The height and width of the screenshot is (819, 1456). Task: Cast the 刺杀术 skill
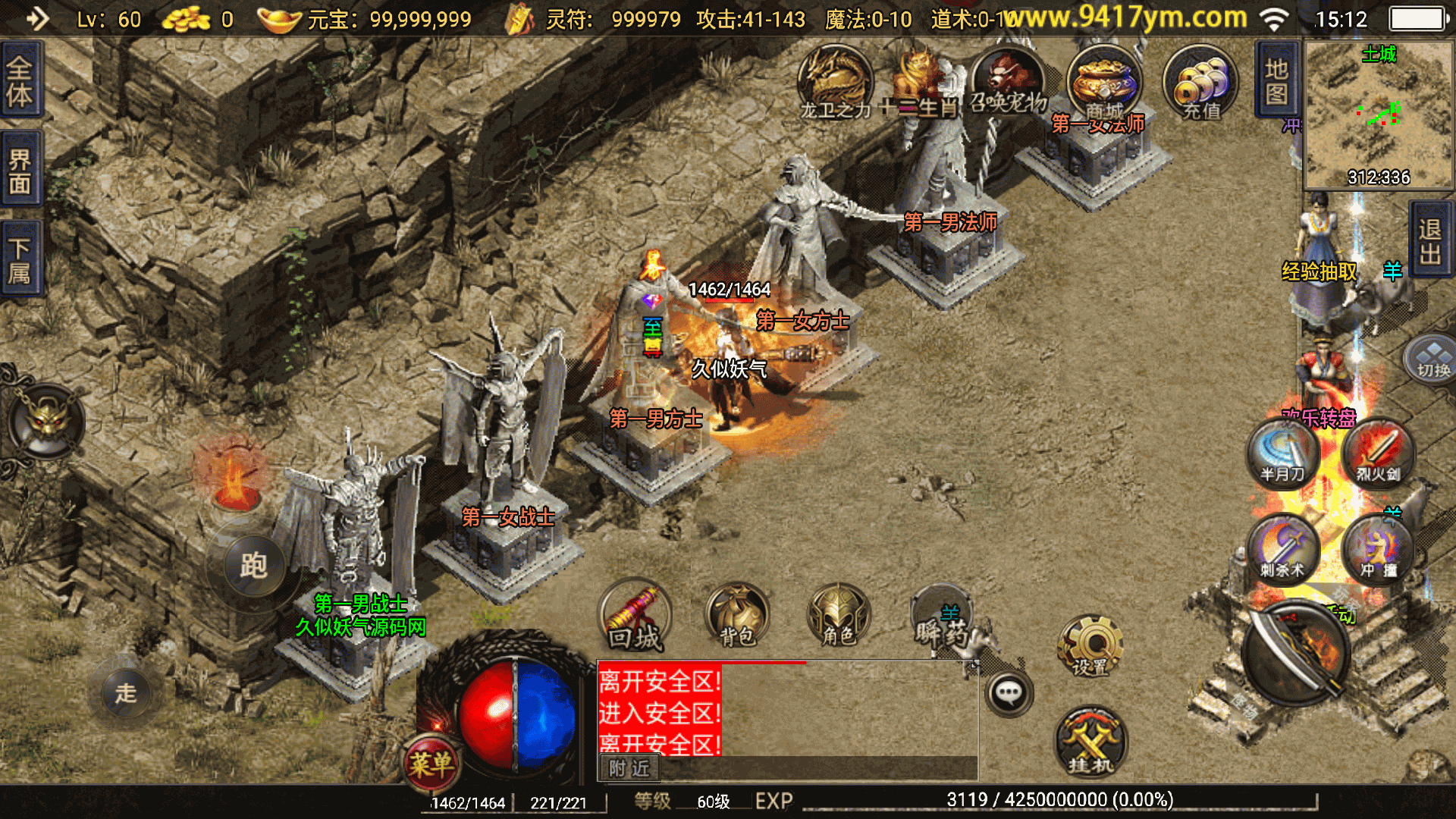point(1283,550)
